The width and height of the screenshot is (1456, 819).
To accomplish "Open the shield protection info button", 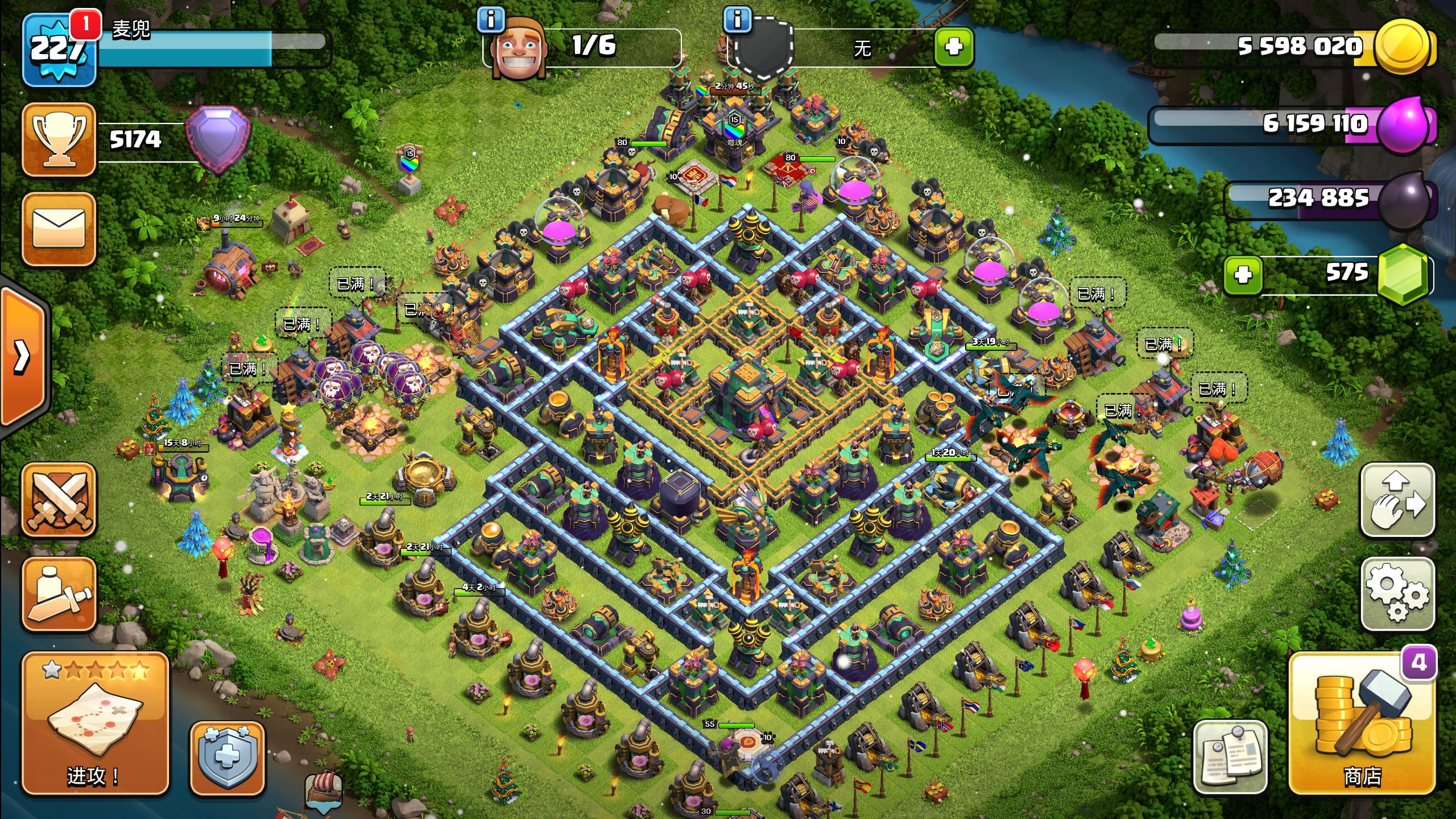I will pos(227,758).
